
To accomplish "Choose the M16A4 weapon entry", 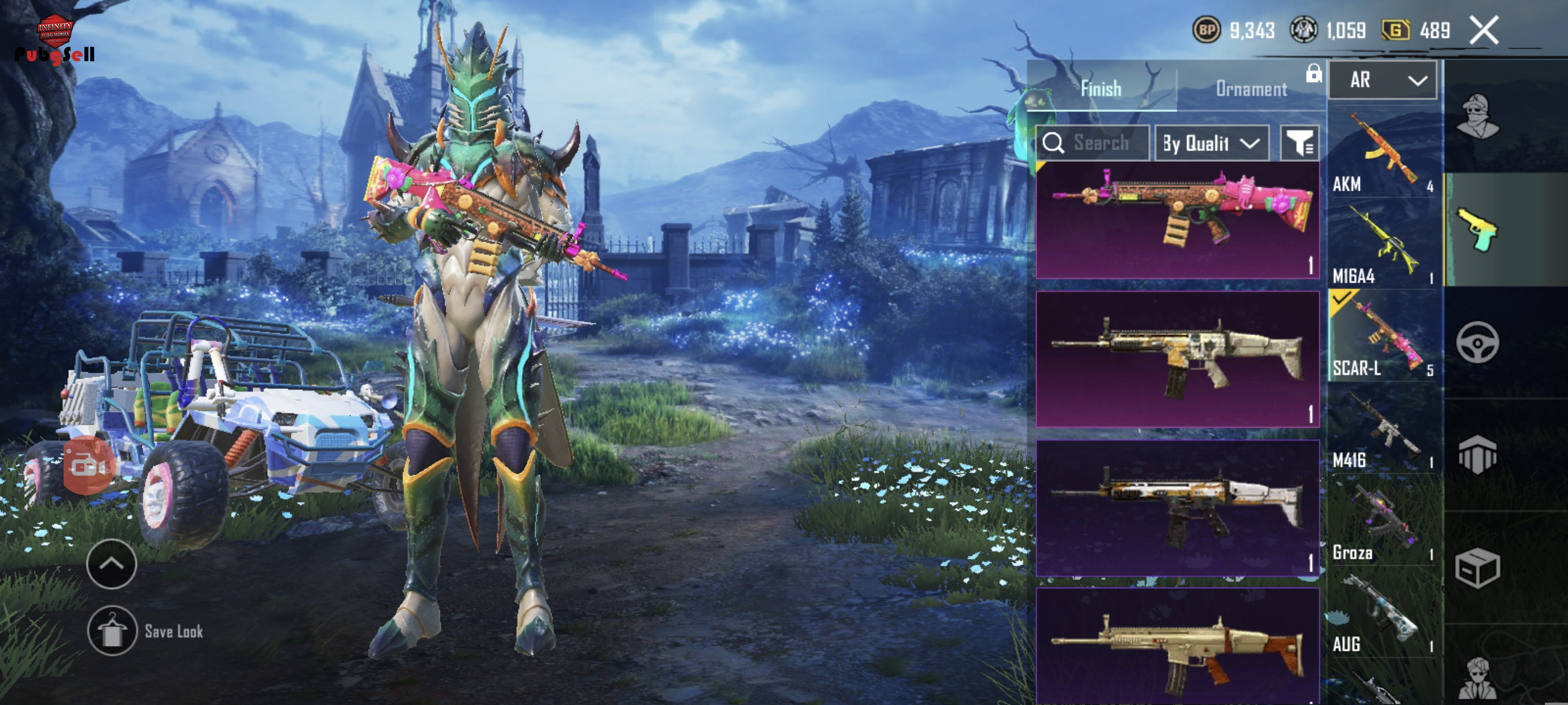I will (x=1383, y=244).
